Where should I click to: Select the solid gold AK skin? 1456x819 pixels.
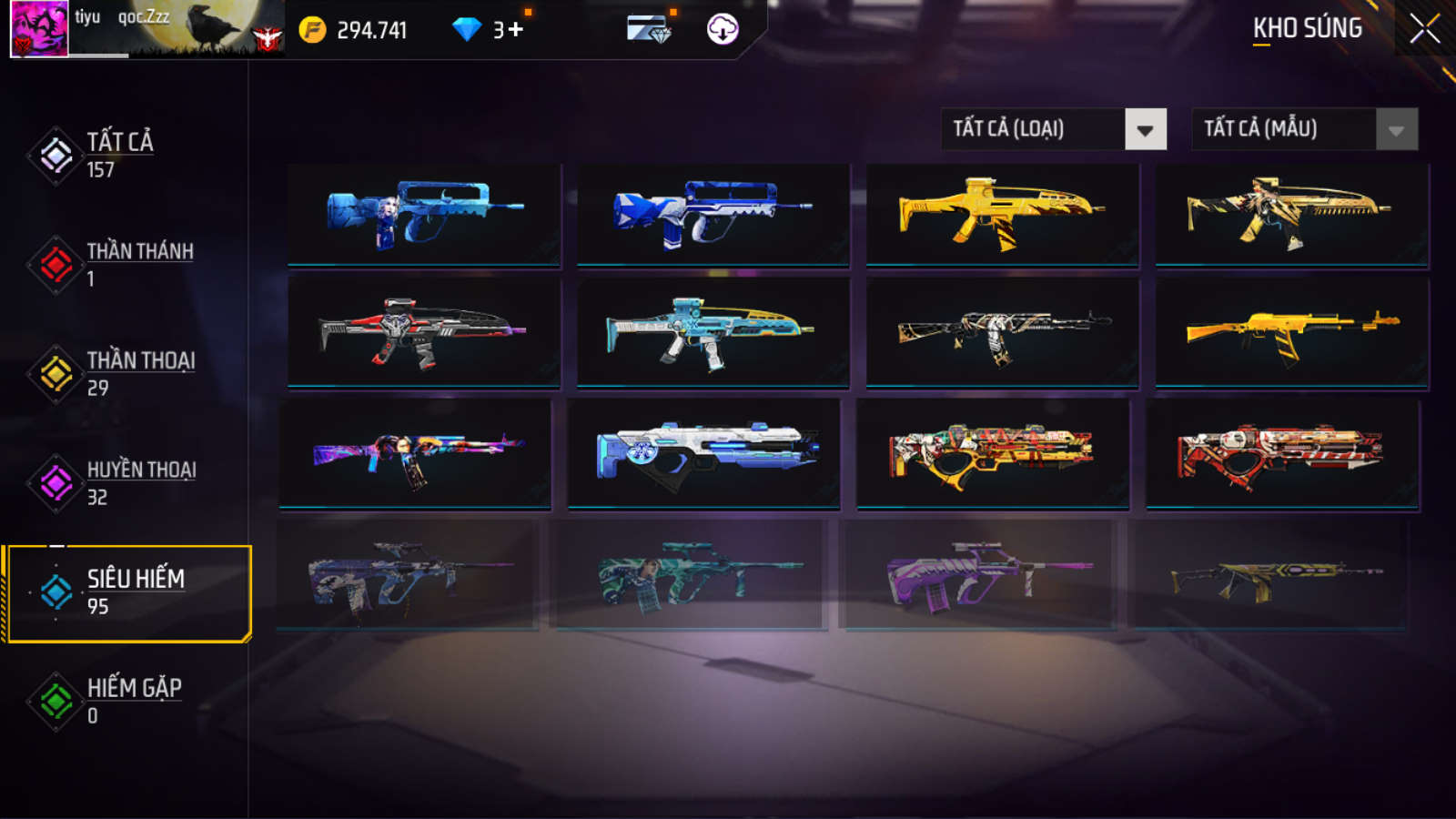point(1291,332)
